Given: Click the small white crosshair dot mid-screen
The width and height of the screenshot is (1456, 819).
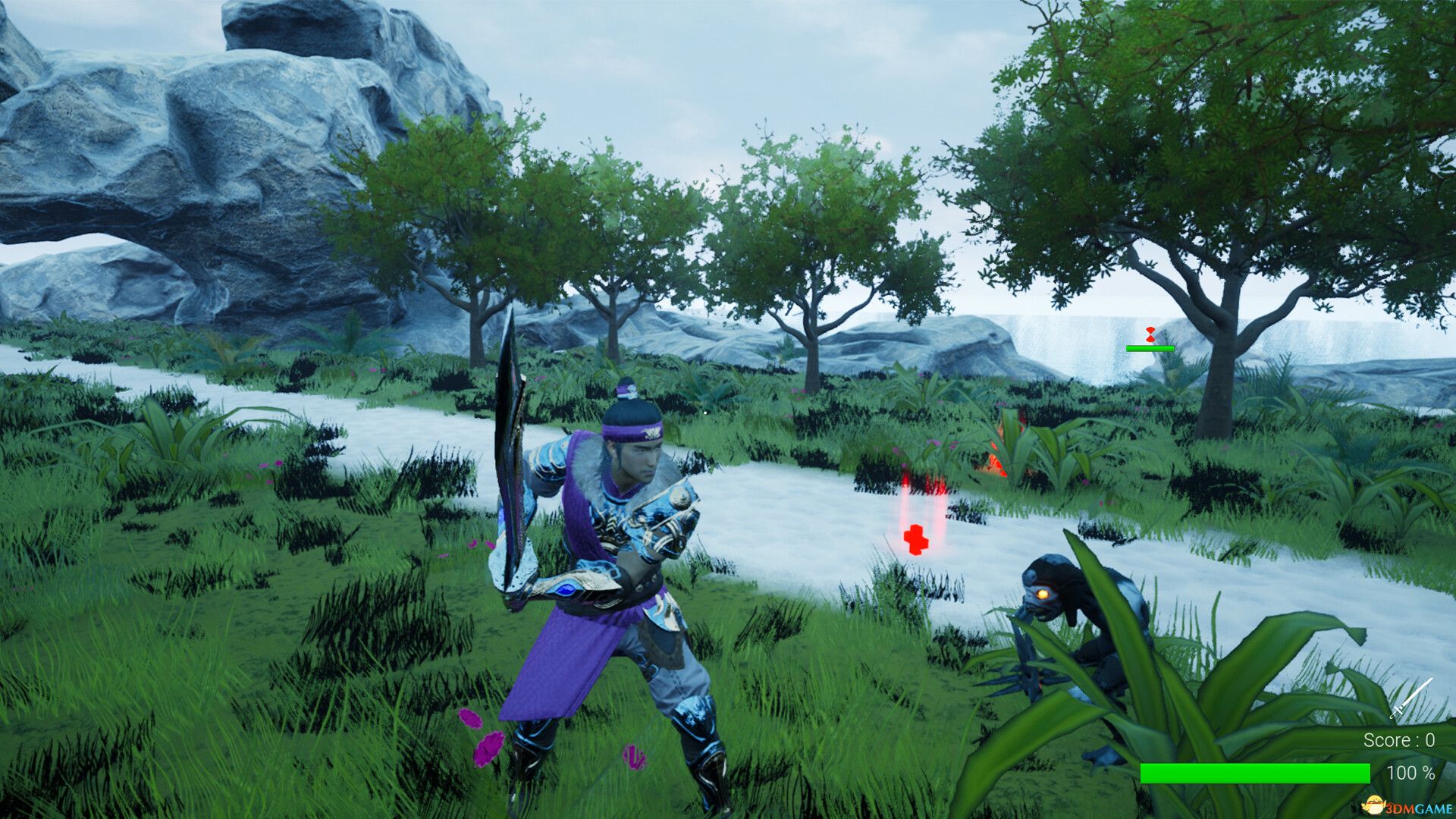Looking at the screenshot, I should (x=705, y=413).
